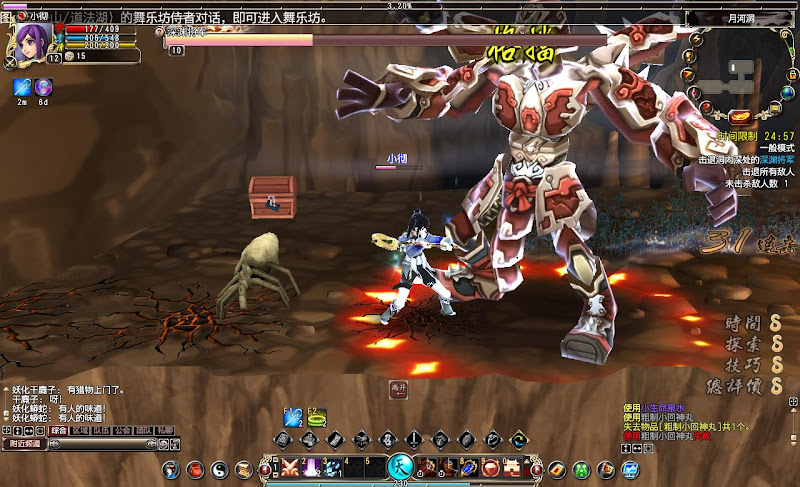The image size is (800, 487).
Task: Use the F2 green ring skill
Action: [x=317, y=418]
